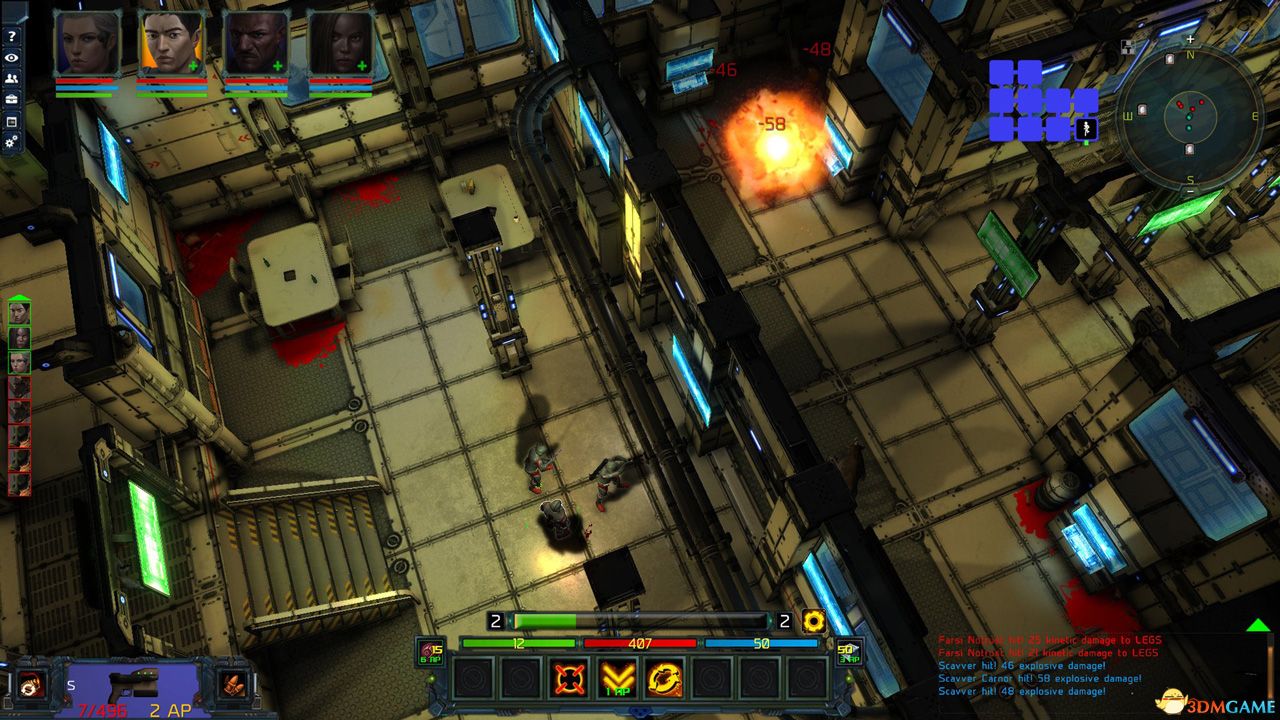Open the gear settings icon

tap(11, 142)
